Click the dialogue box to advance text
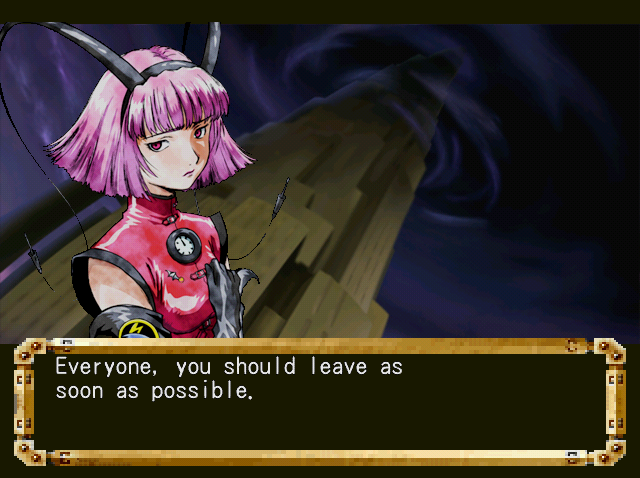This screenshot has width=640, height=478. point(319,402)
